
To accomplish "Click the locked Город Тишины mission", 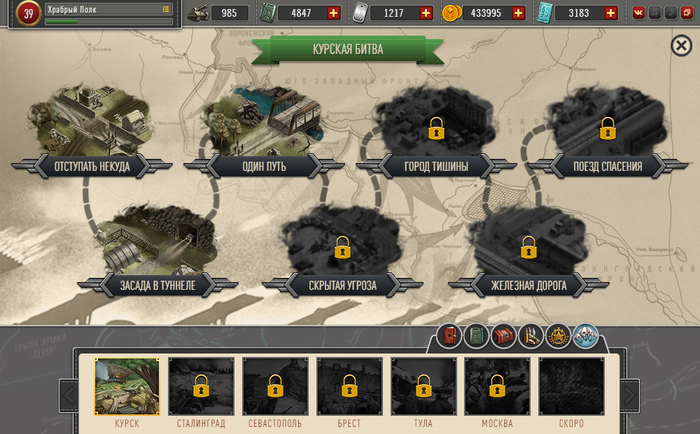I will coord(435,128).
